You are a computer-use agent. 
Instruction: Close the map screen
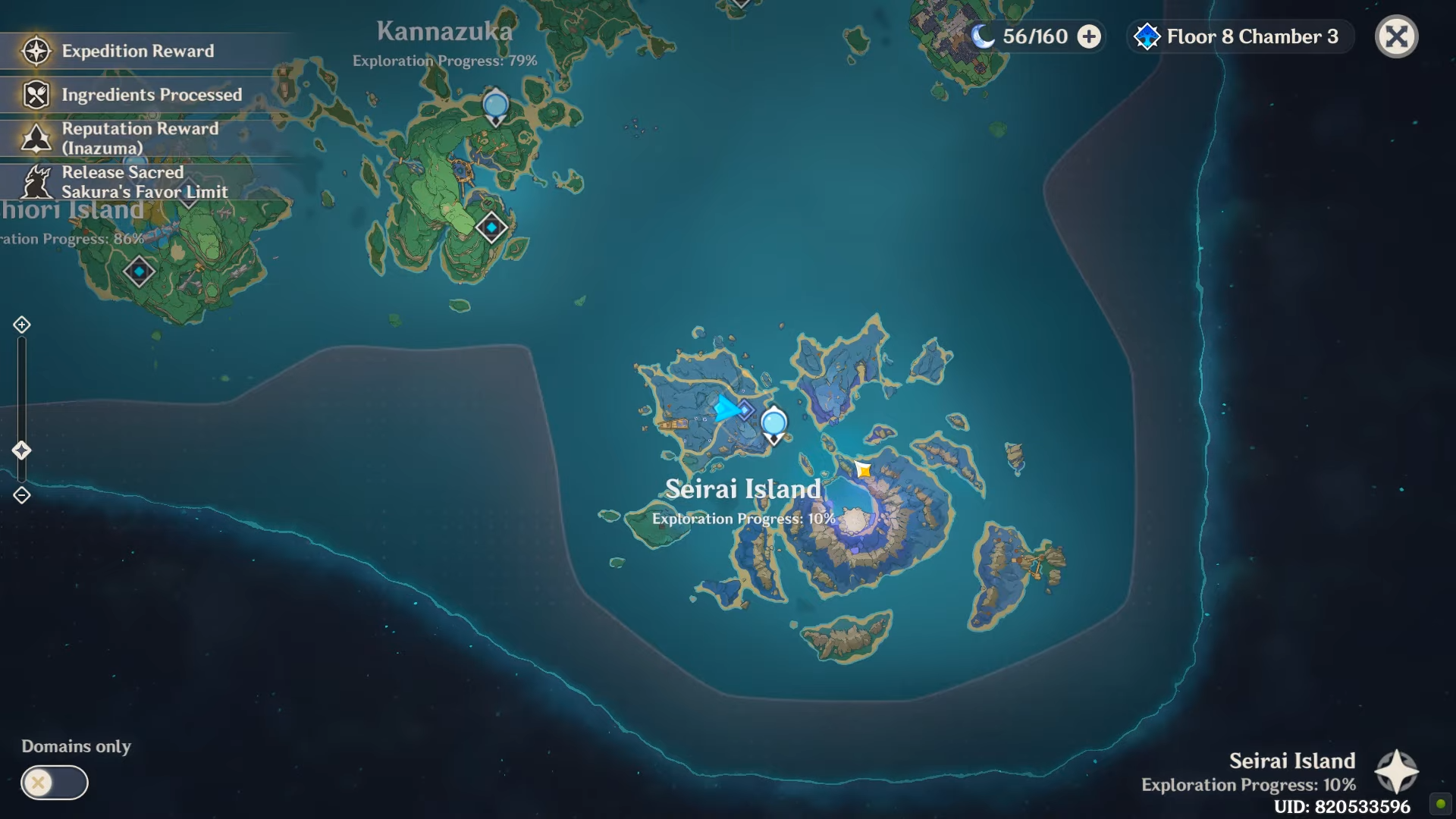coord(1396,36)
